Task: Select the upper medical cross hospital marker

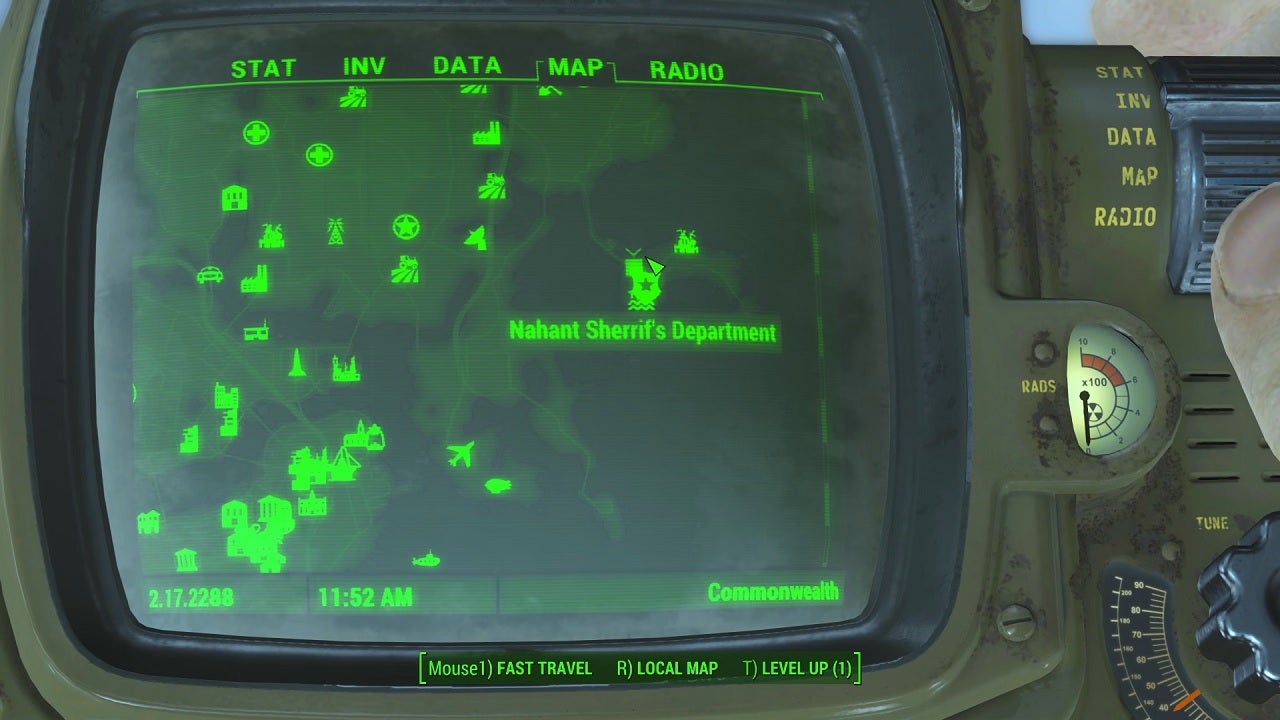Action: (258, 131)
